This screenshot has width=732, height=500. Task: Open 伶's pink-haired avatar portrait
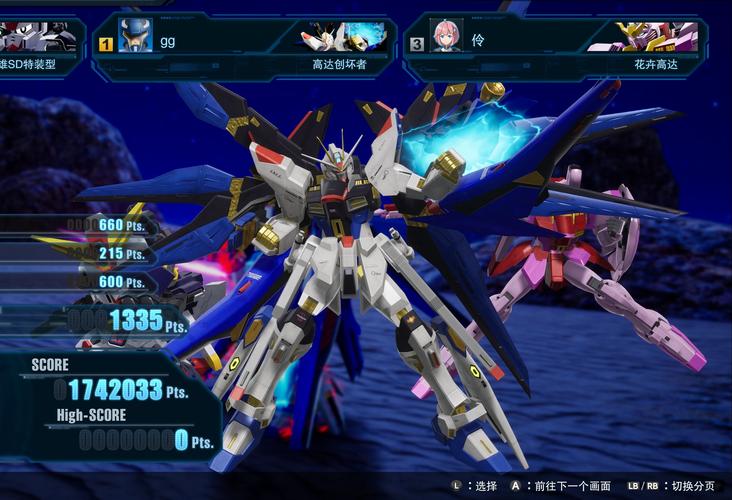tap(446, 36)
